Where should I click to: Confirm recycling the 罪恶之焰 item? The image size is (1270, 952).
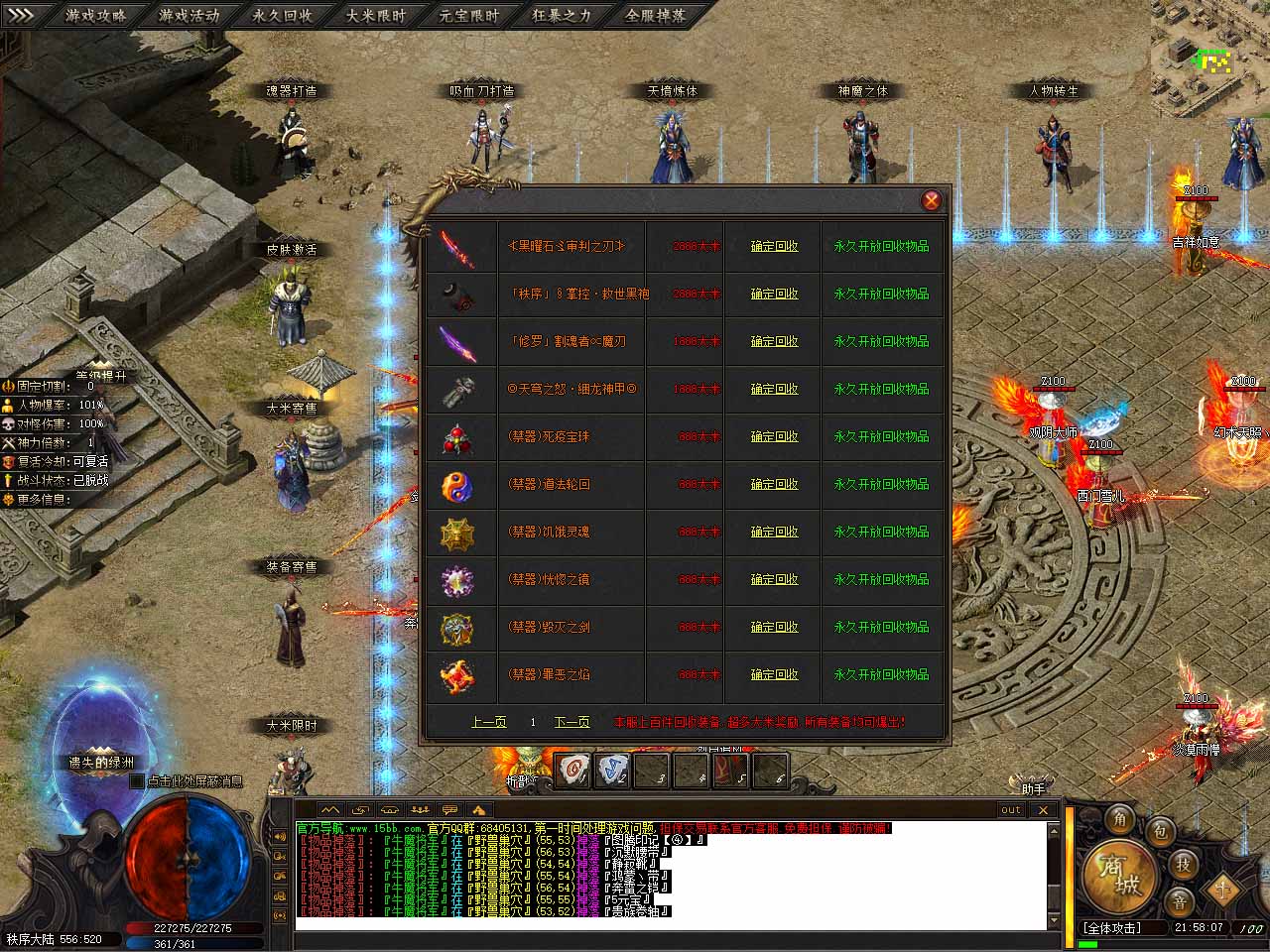click(774, 674)
